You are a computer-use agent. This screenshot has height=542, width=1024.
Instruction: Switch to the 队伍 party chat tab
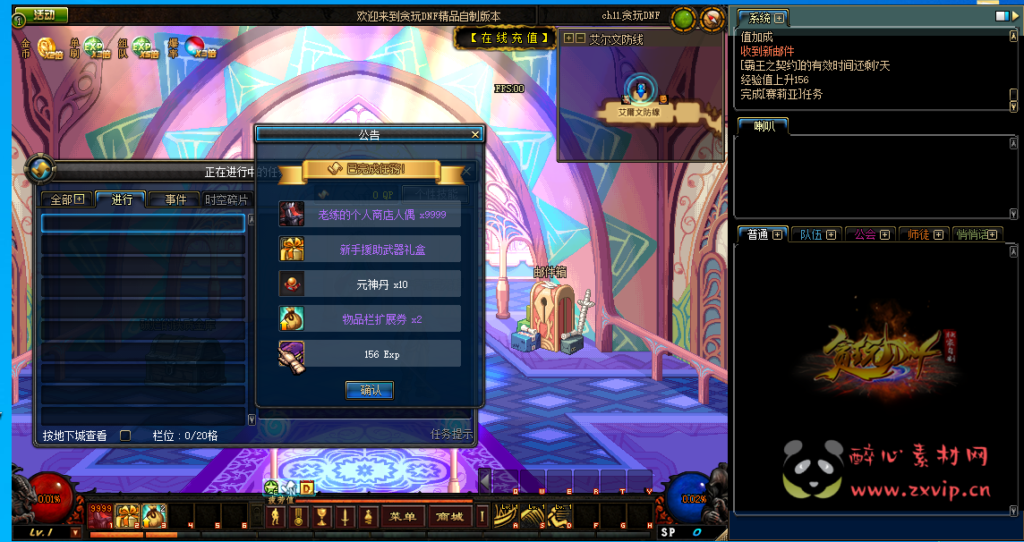point(817,234)
